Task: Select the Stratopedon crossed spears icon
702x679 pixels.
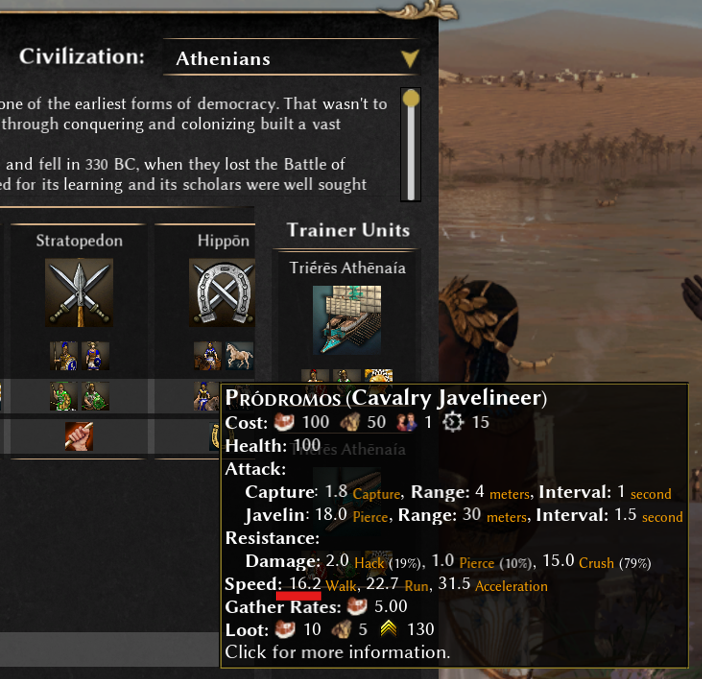Action: pos(79,292)
